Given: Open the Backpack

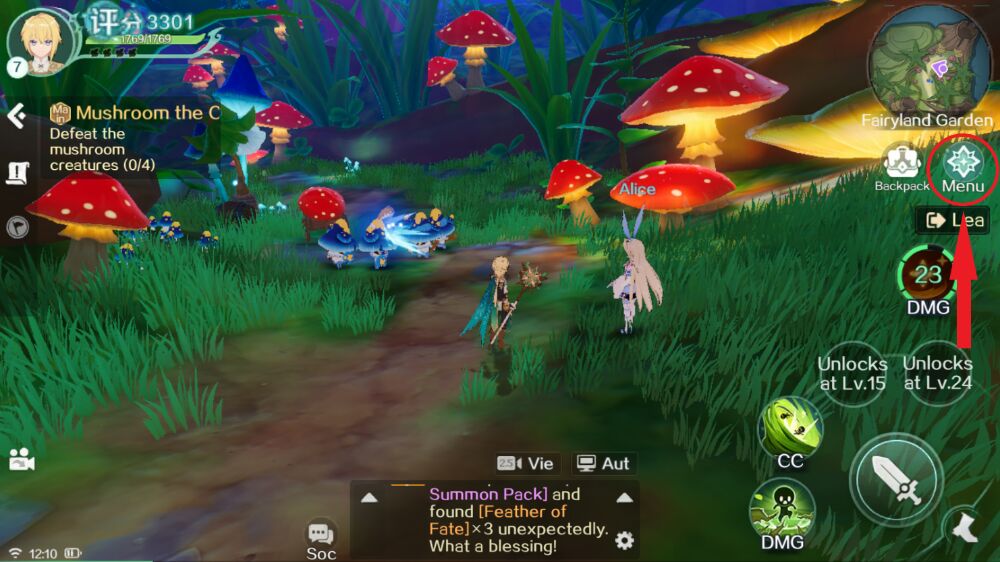Looking at the screenshot, I should coord(902,165).
